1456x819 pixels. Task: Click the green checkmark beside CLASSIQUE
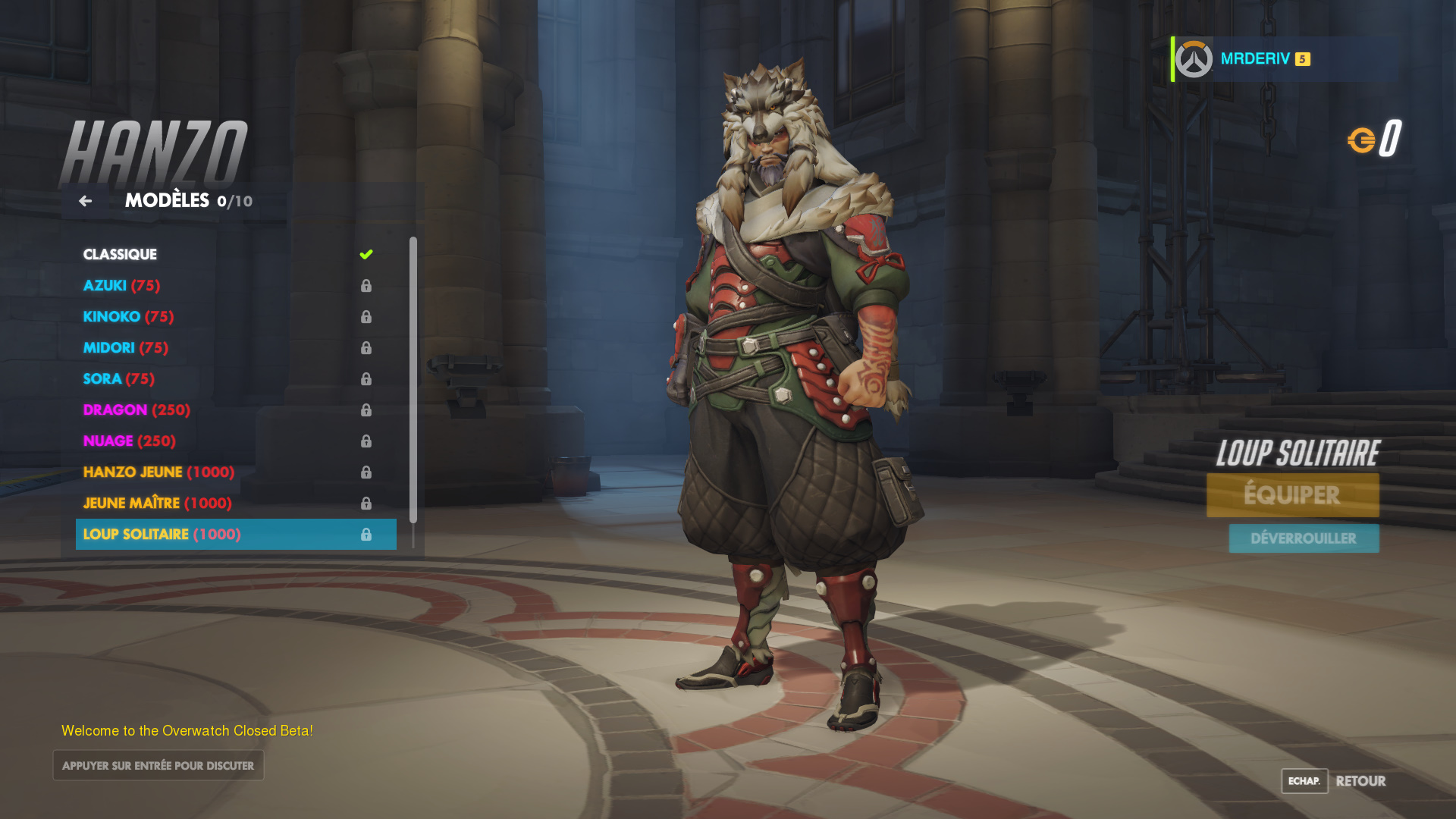click(x=367, y=254)
